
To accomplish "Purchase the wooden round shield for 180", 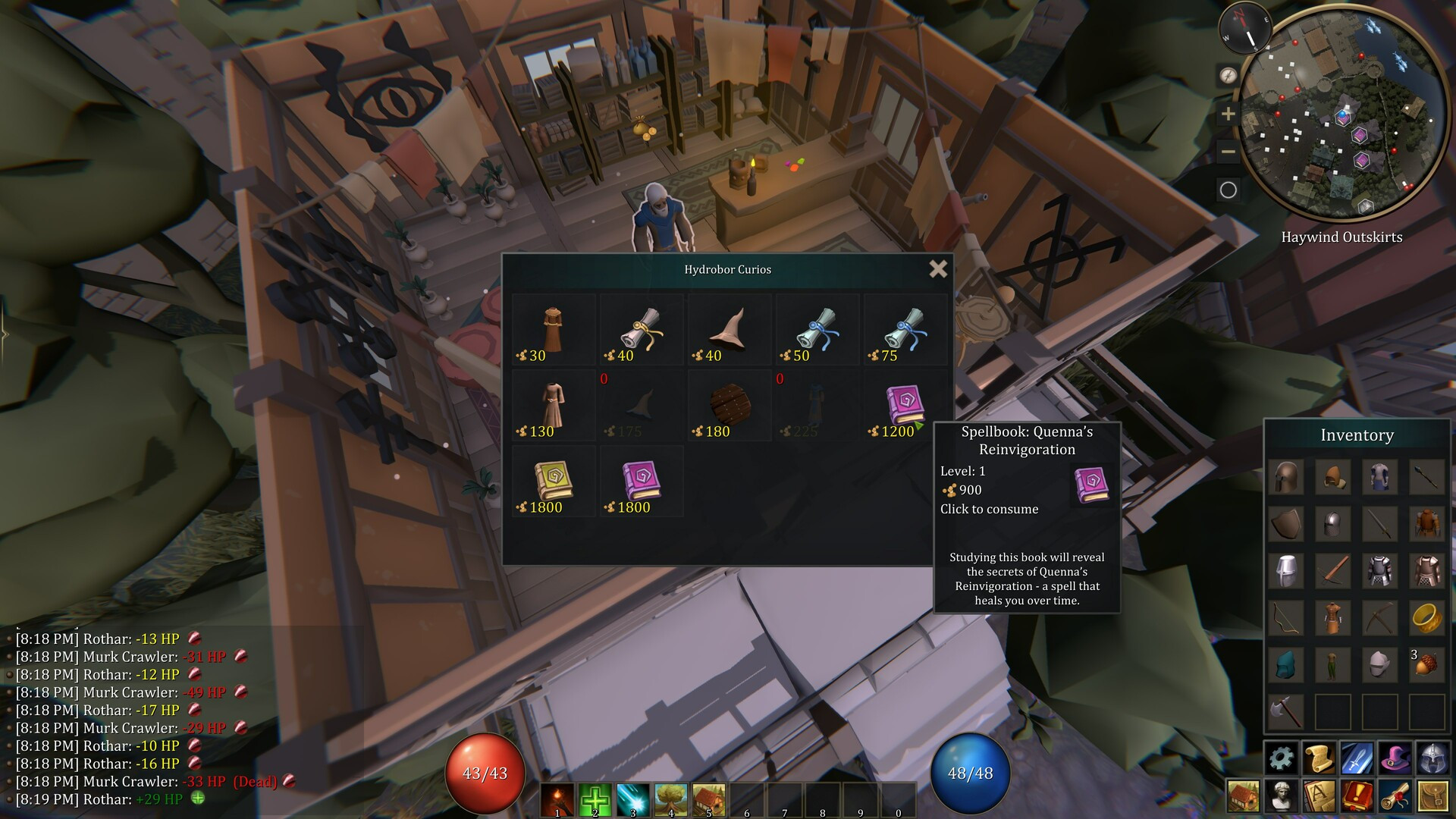I will [729, 406].
